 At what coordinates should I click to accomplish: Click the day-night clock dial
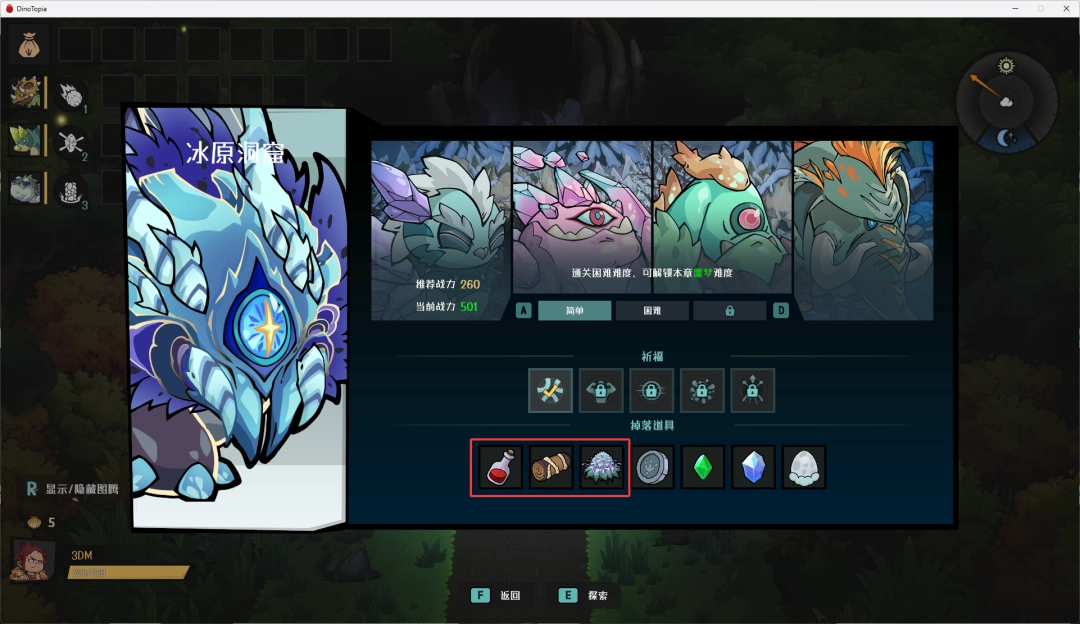1005,102
